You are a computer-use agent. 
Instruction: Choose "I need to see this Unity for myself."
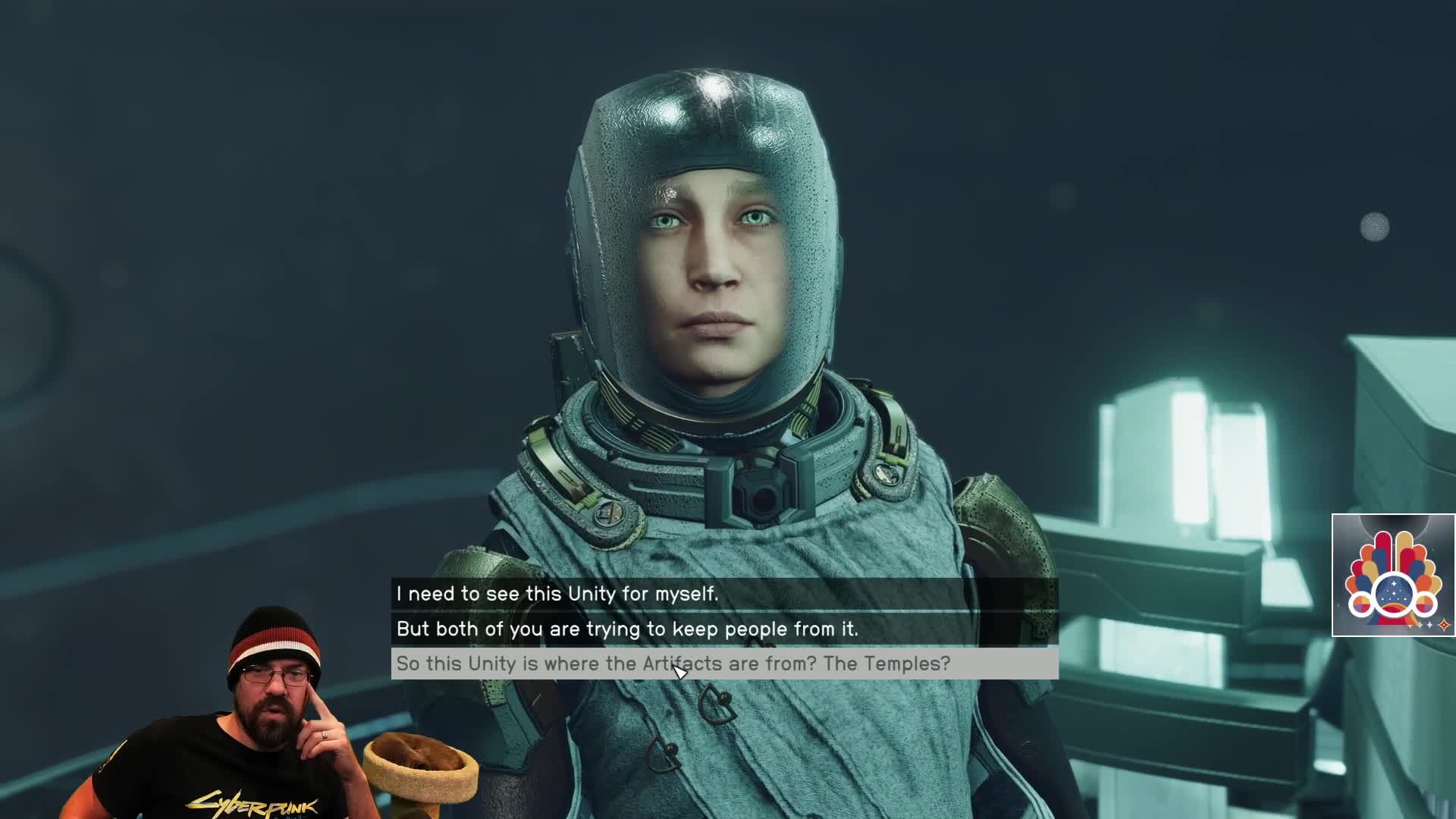tap(557, 594)
